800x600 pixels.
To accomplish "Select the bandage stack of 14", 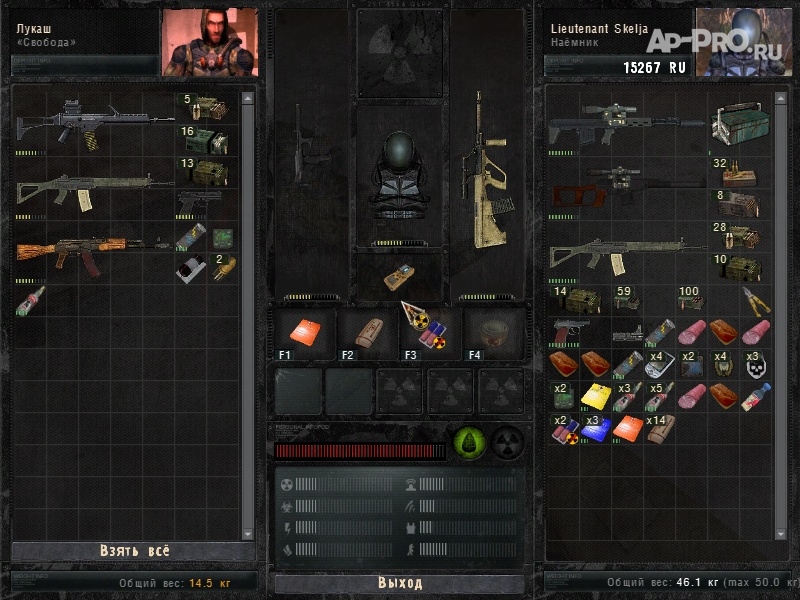I will pyautogui.click(x=660, y=430).
